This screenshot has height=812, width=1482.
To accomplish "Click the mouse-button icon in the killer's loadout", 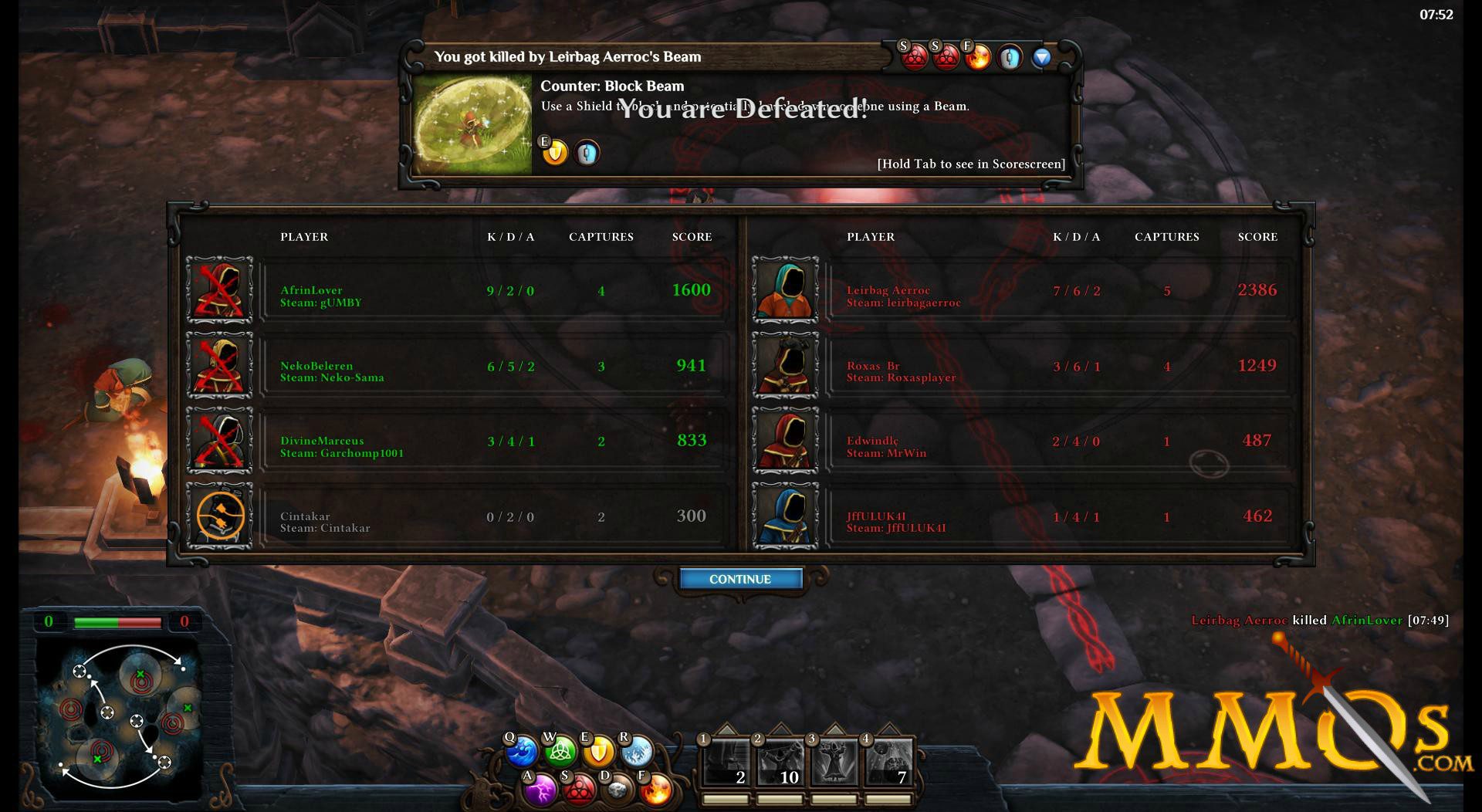I will 1009,57.
